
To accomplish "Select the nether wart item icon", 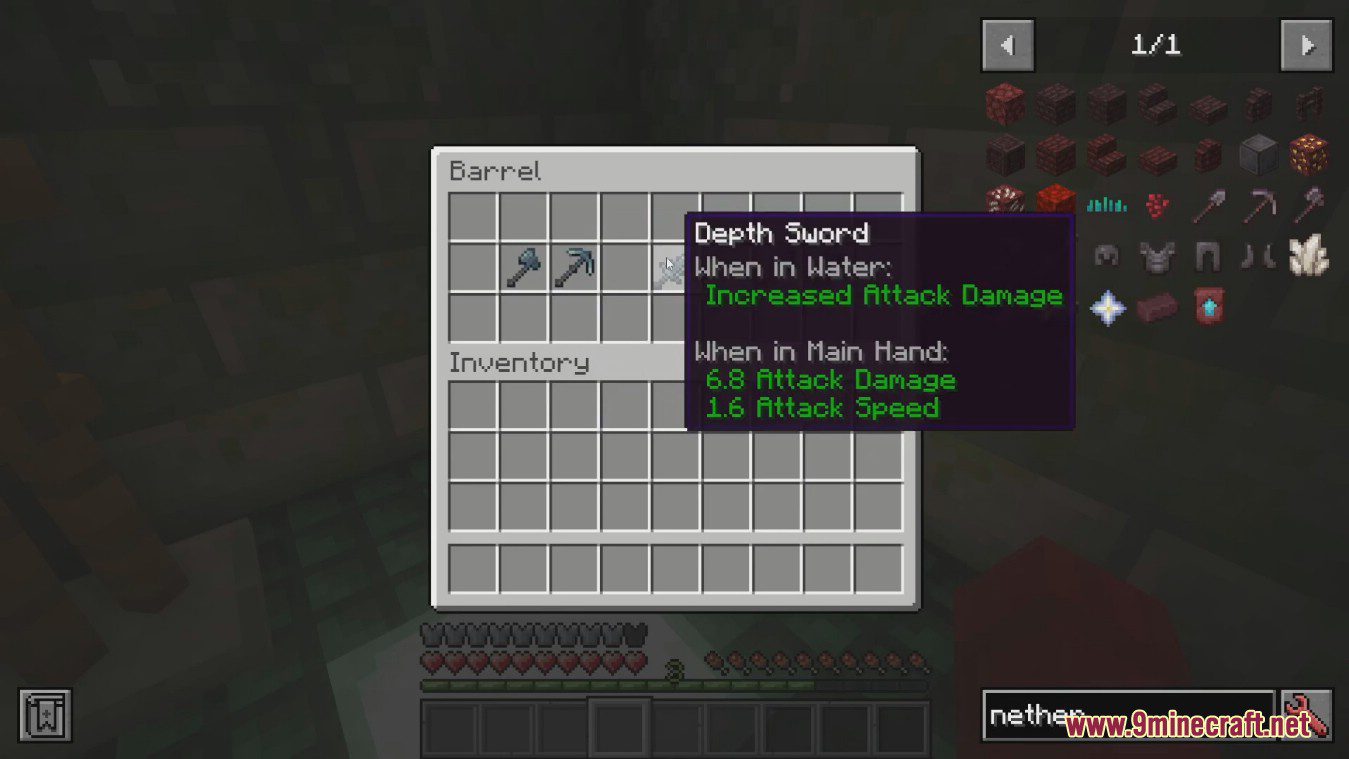I will click(1157, 205).
